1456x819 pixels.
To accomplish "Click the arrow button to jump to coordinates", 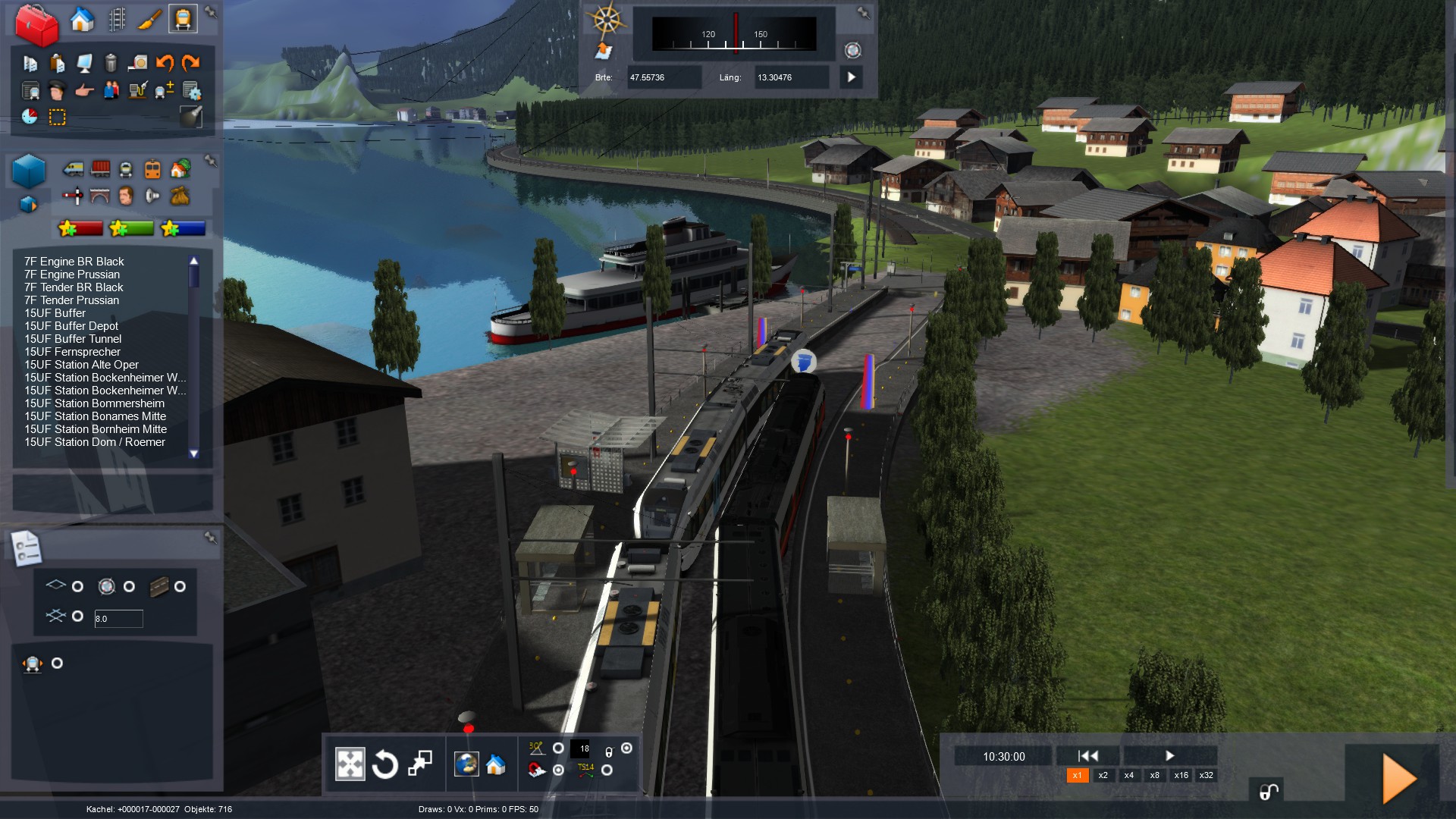I will (851, 77).
